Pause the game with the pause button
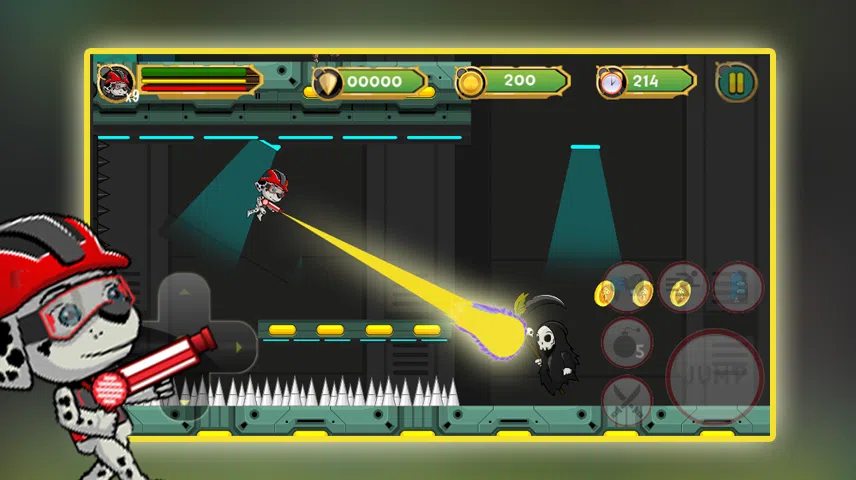The width and height of the screenshot is (856, 480). click(x=736, y=82)
